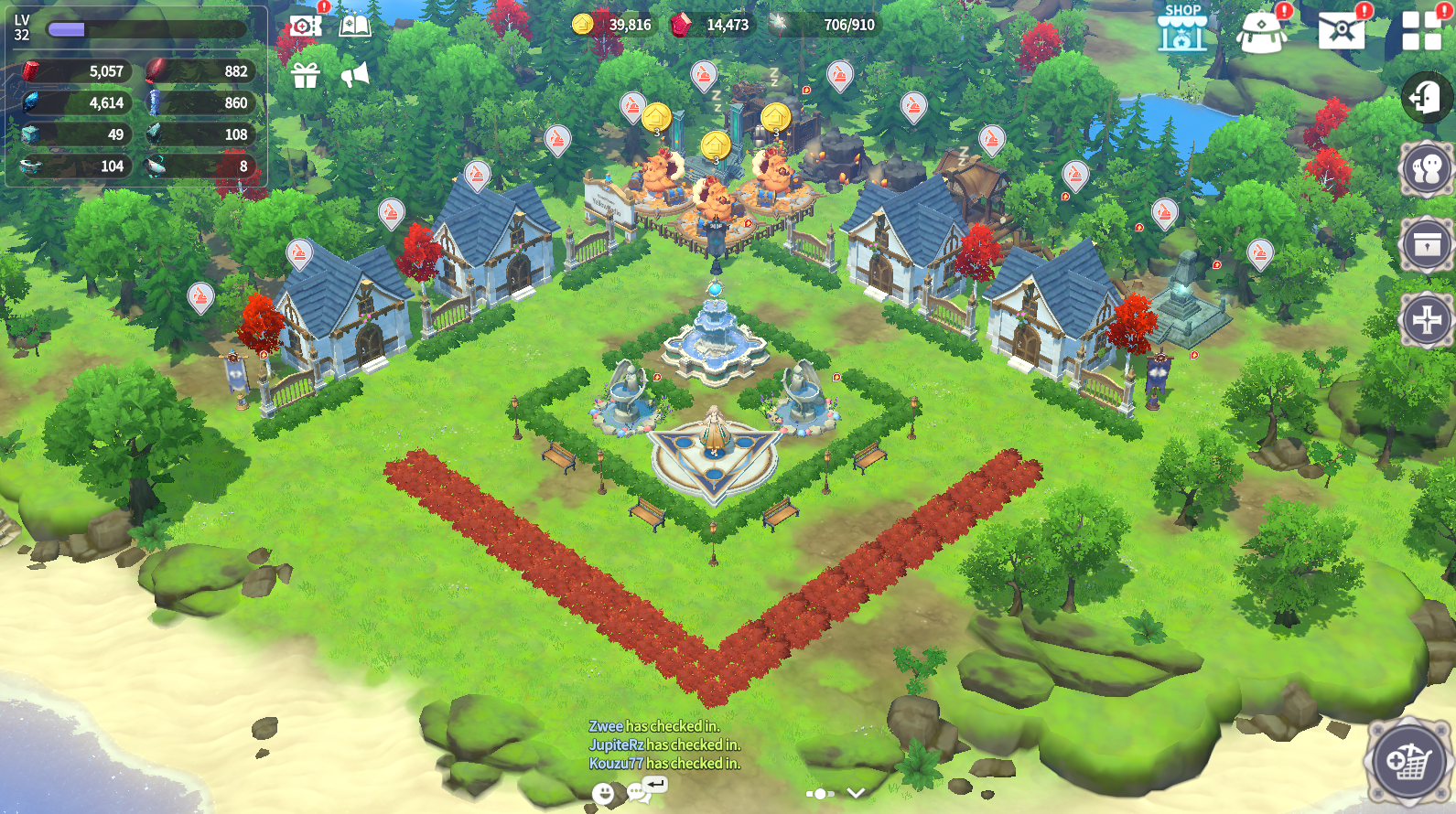Open the two-figures friends button
Image resolution: width=1456 pixels, height=814 pixels.
tap(1426, 169)
